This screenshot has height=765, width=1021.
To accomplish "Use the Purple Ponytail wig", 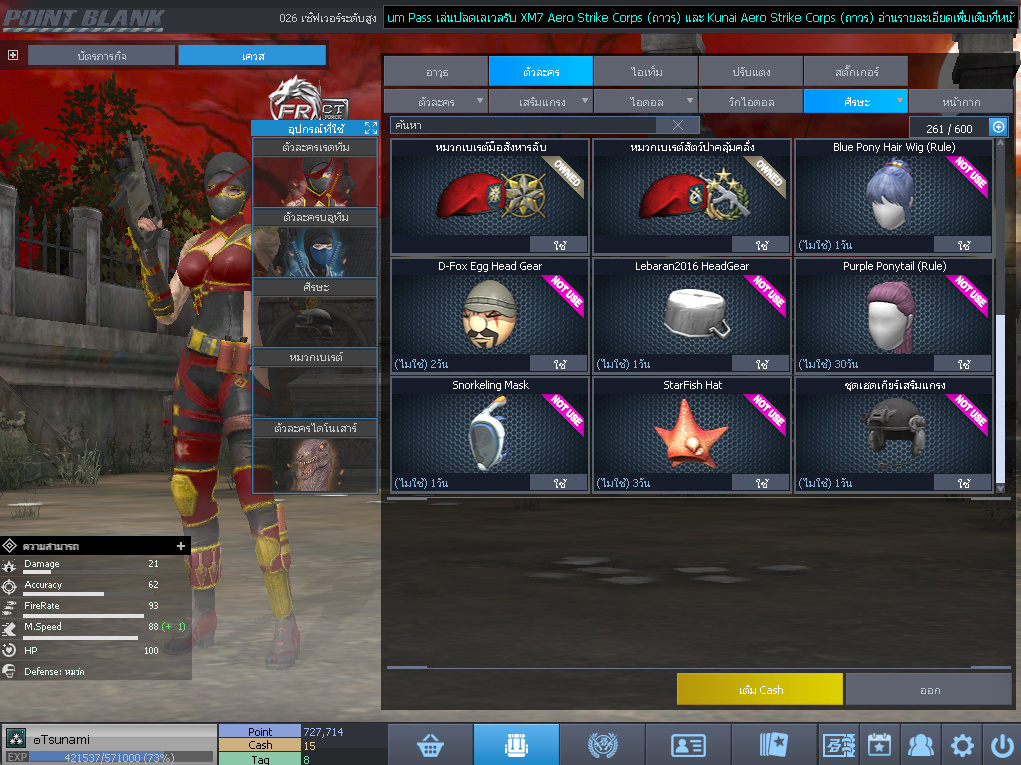I will (x=964, y=364).
